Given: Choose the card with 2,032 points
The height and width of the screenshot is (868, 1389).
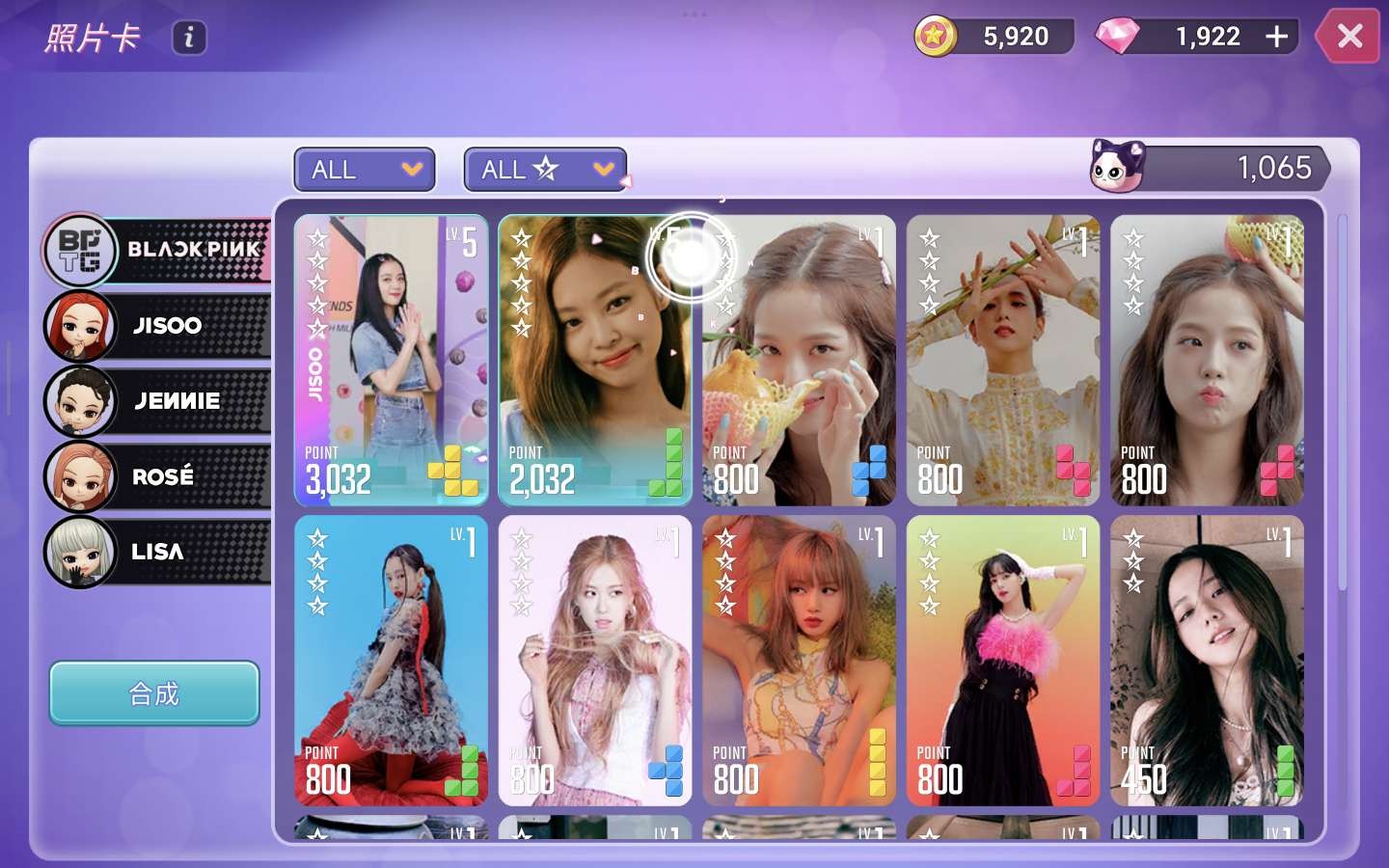Looking at the screenshot, I should 594,360.
